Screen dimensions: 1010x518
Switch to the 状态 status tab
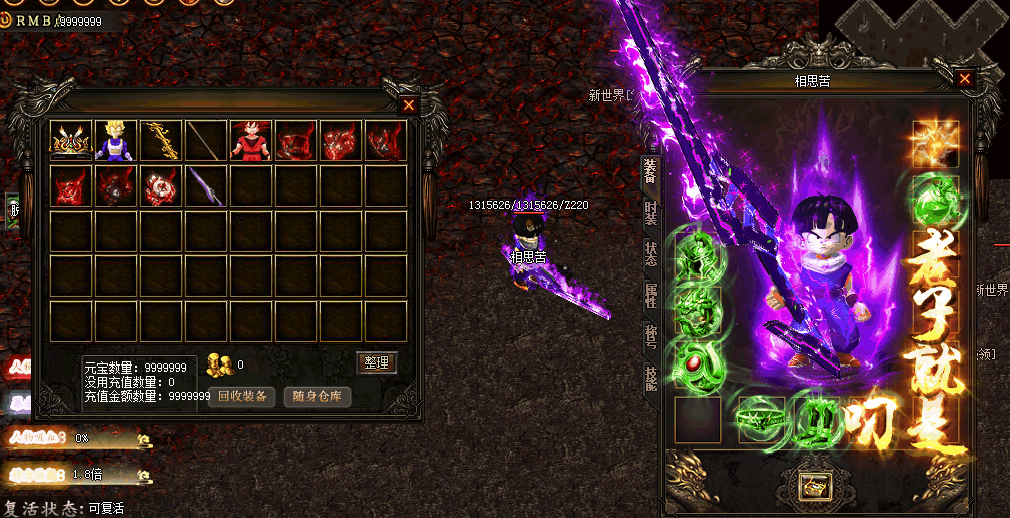click(x=651, y=253)
